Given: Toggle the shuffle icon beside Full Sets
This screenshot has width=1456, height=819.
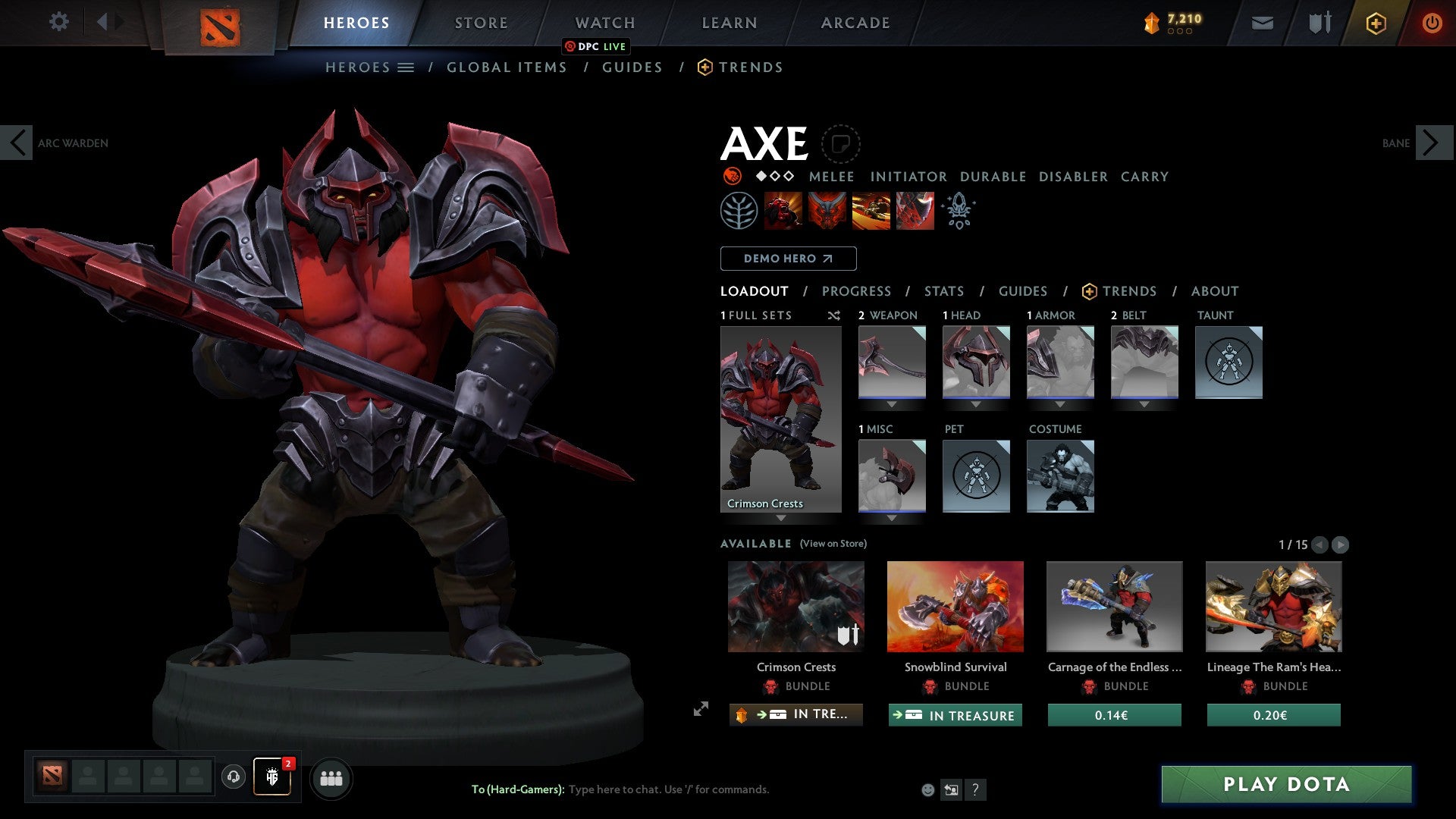Looking at the screenshot, I should click(834, 316).
